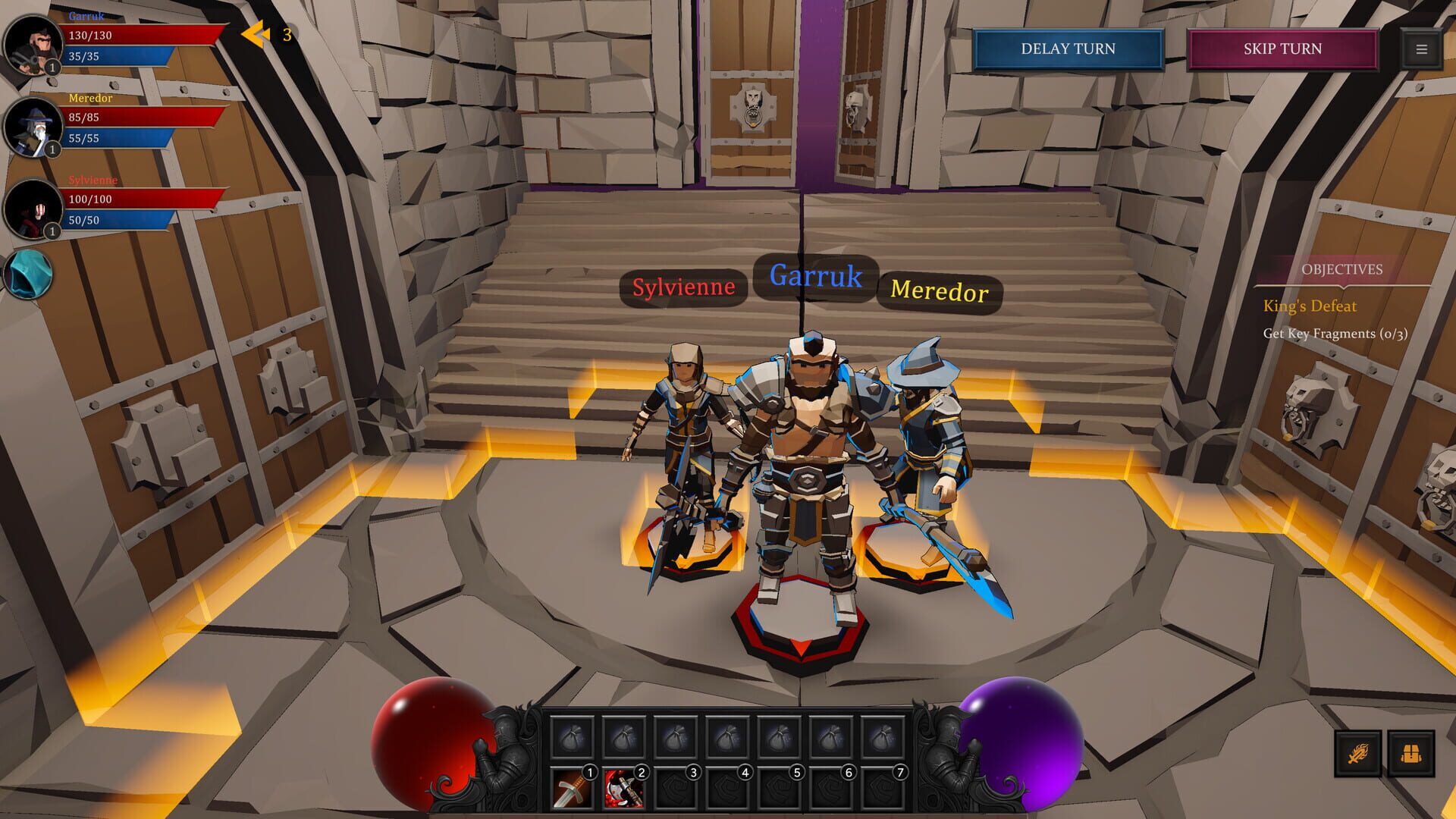Image resolution: width=1456 pixels, height=819 pixels.
Task: Select Sylvienne's character portrait
Action: tap(32, 209)
